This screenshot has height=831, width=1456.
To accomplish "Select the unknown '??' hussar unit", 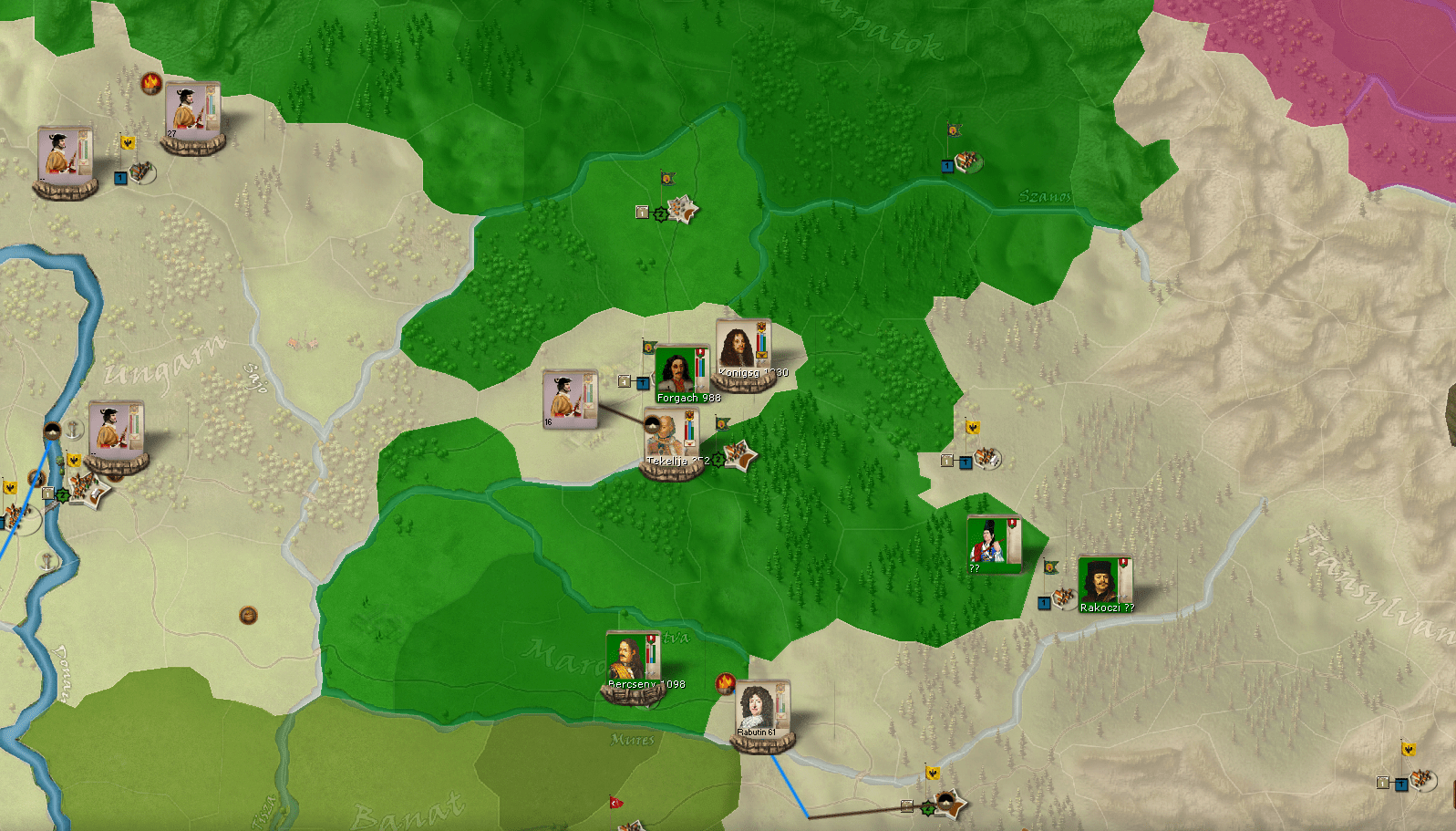I will (992, 544).
